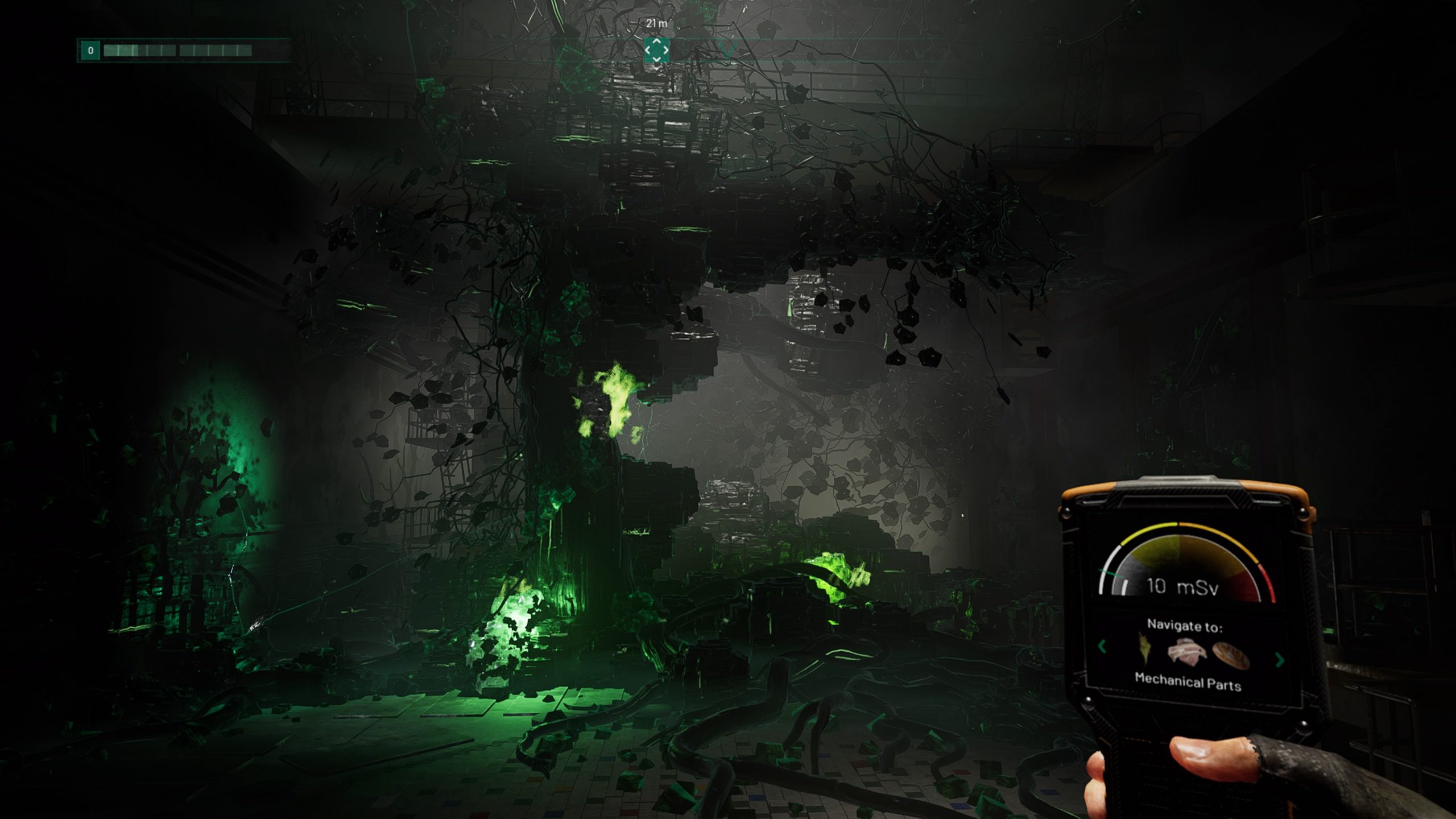Viewport: 1456px width, 819px height.
Task: Click the directional pad icon on the compass bar
Action: tap(656, 49)
